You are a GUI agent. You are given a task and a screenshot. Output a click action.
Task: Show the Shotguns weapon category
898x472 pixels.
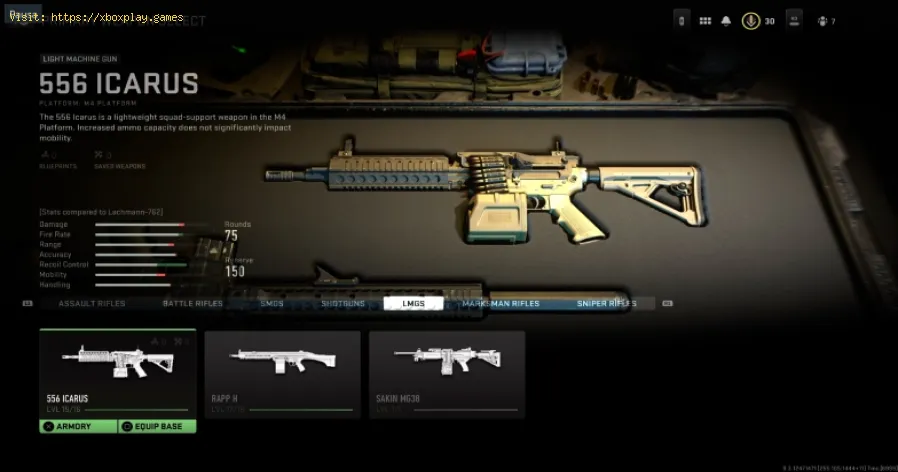click(x=343, y=303)
